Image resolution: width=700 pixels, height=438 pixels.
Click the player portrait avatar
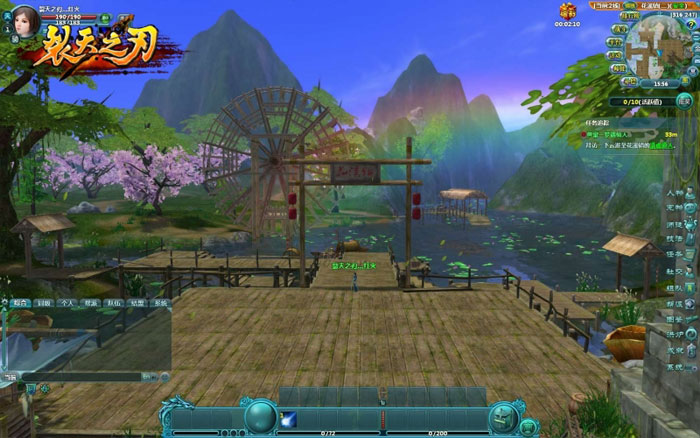point(23,22)
